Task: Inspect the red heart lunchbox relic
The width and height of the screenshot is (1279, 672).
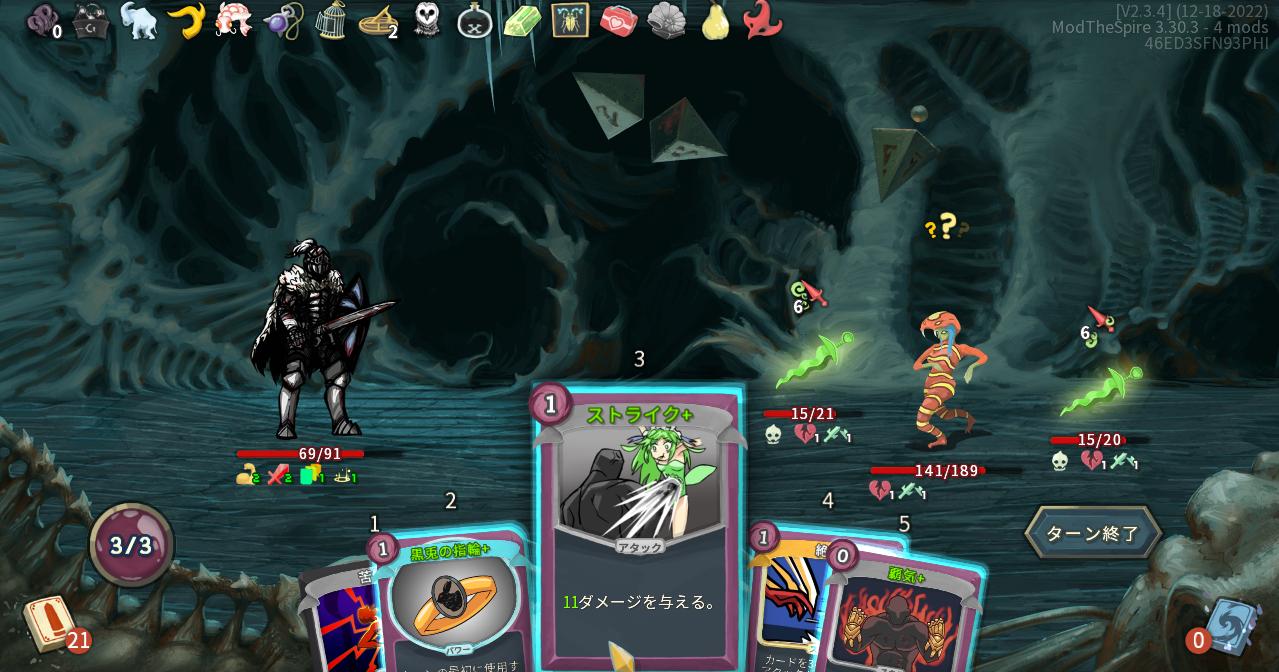Action: [x=618, y=20]
